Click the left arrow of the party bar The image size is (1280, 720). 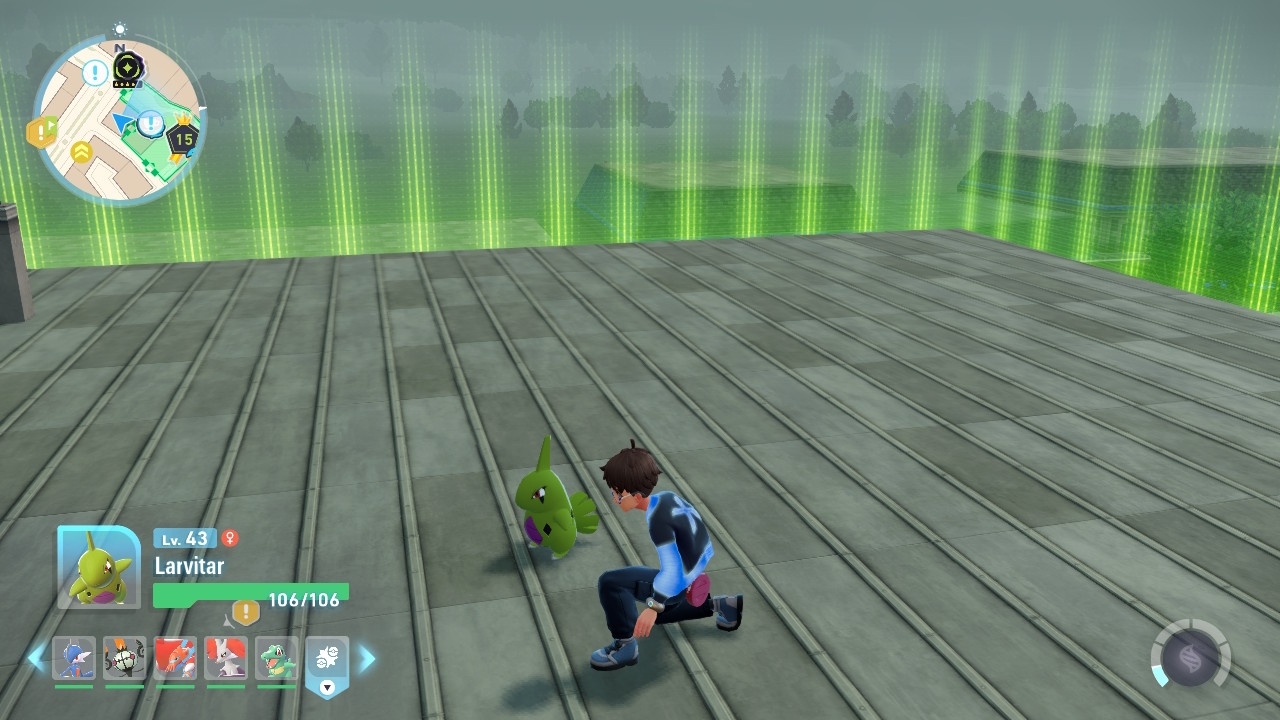tap(36, 658)
